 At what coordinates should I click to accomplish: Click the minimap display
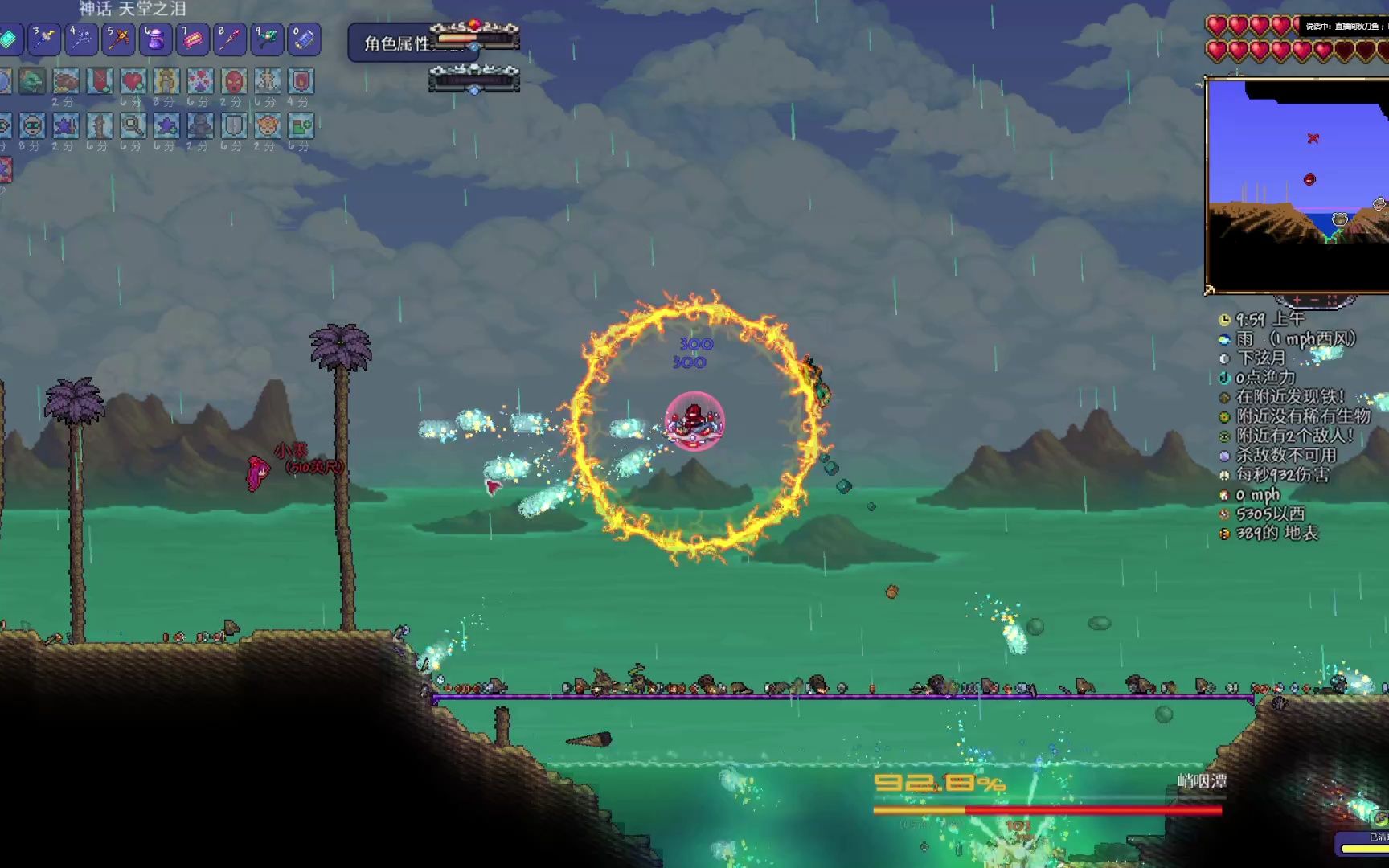(x=1296, y=185)
